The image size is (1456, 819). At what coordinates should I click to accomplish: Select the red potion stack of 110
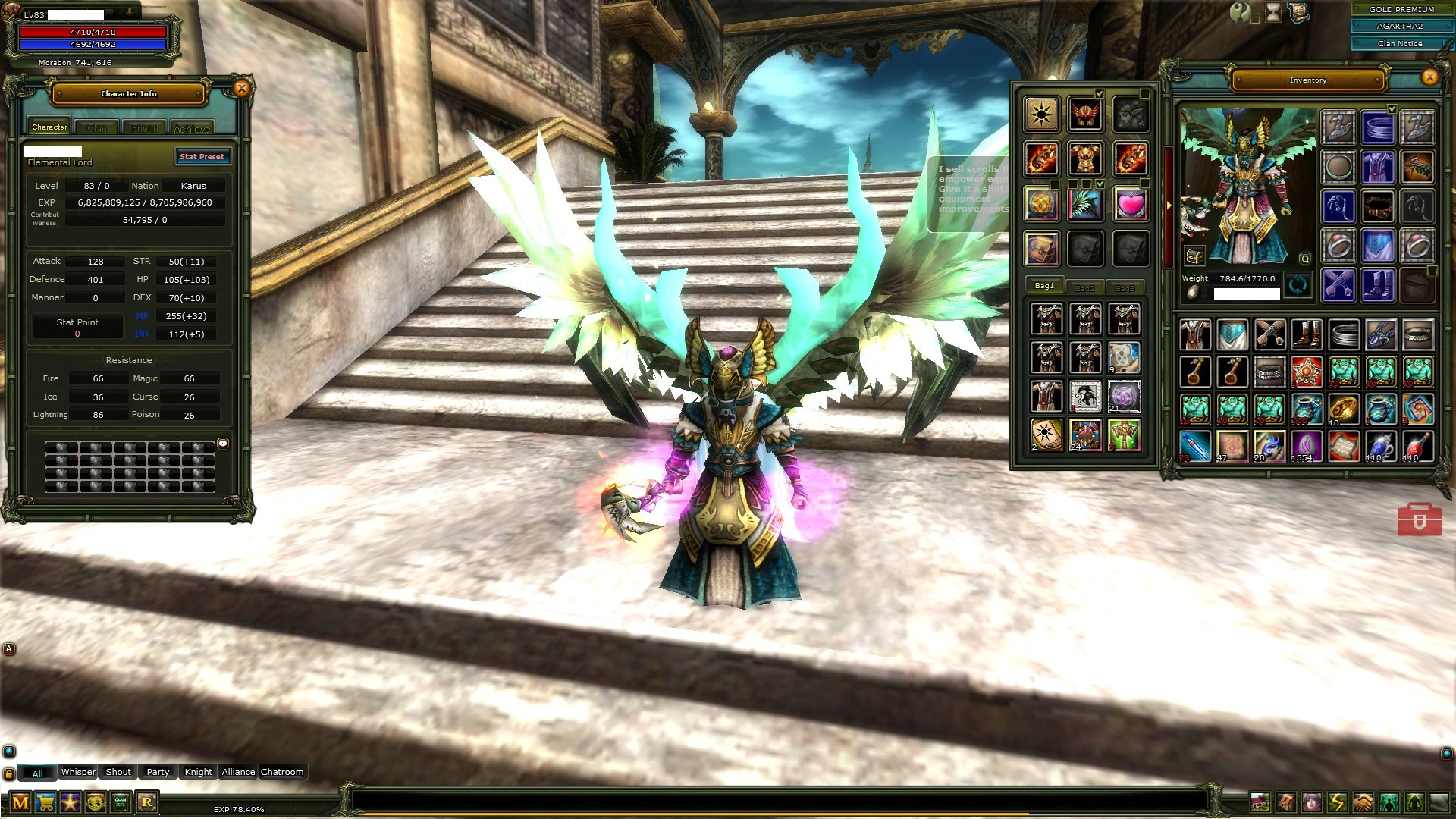(1417, 447)
